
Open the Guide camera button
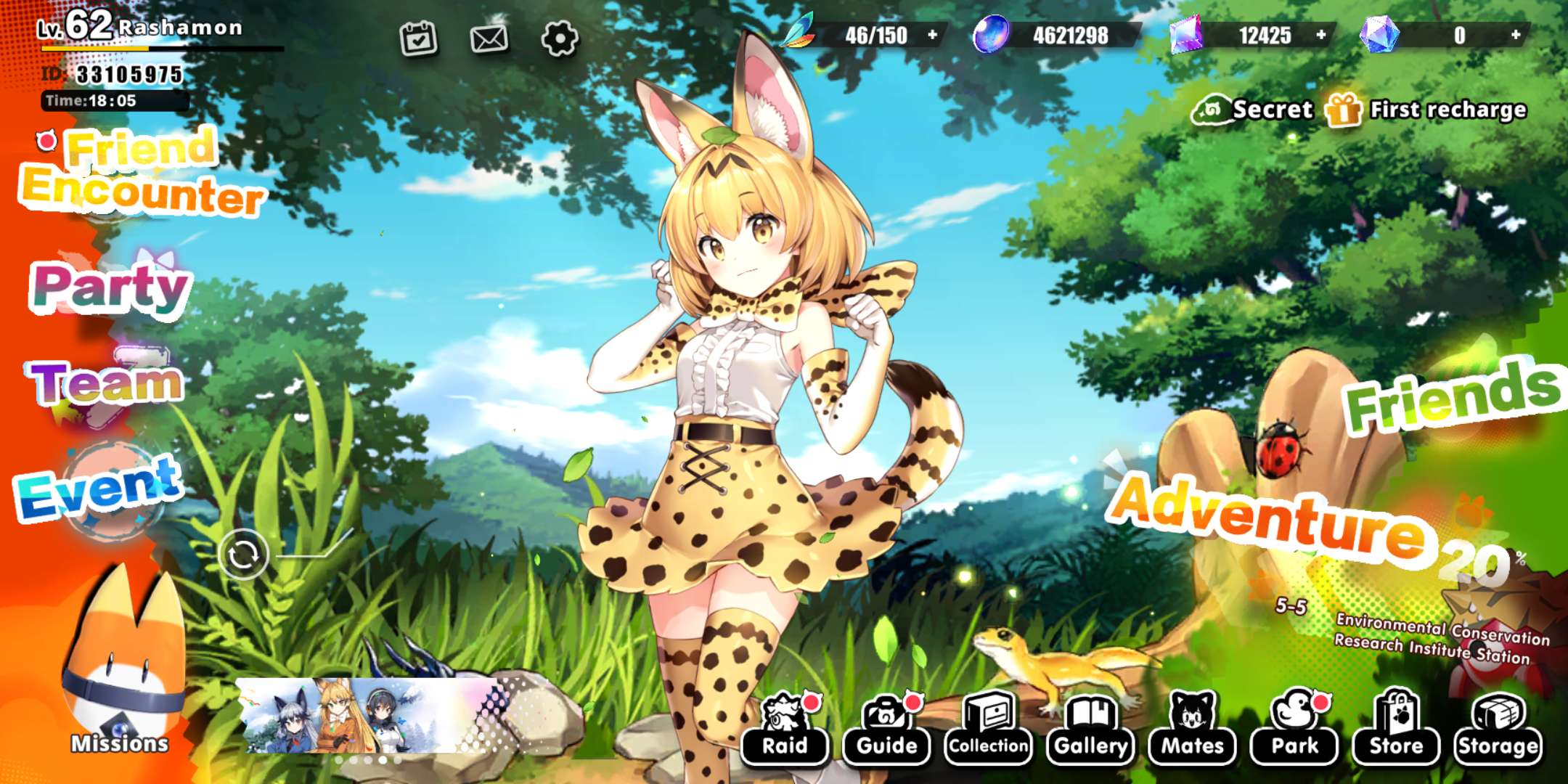click(886, 728)
